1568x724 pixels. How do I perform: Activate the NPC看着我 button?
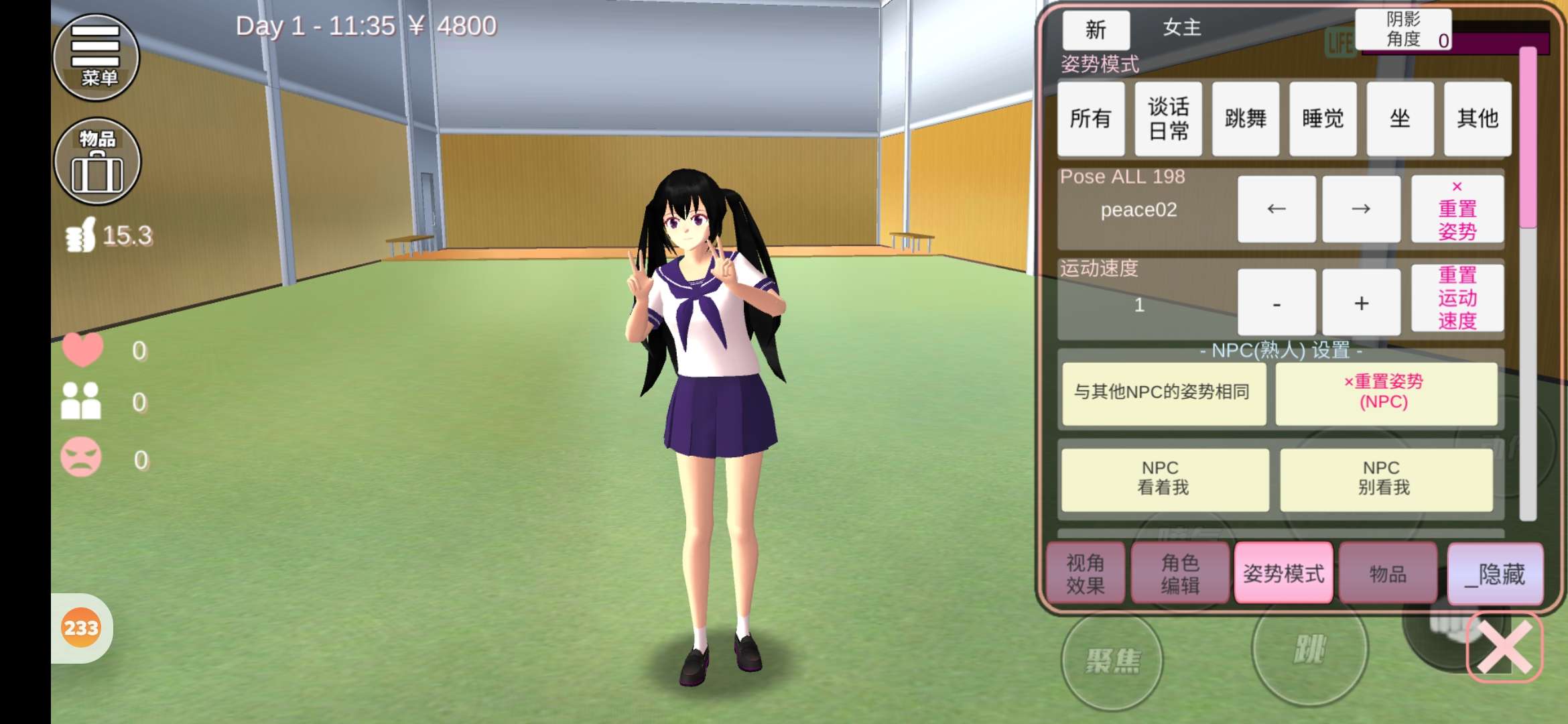click(1164, 479)
